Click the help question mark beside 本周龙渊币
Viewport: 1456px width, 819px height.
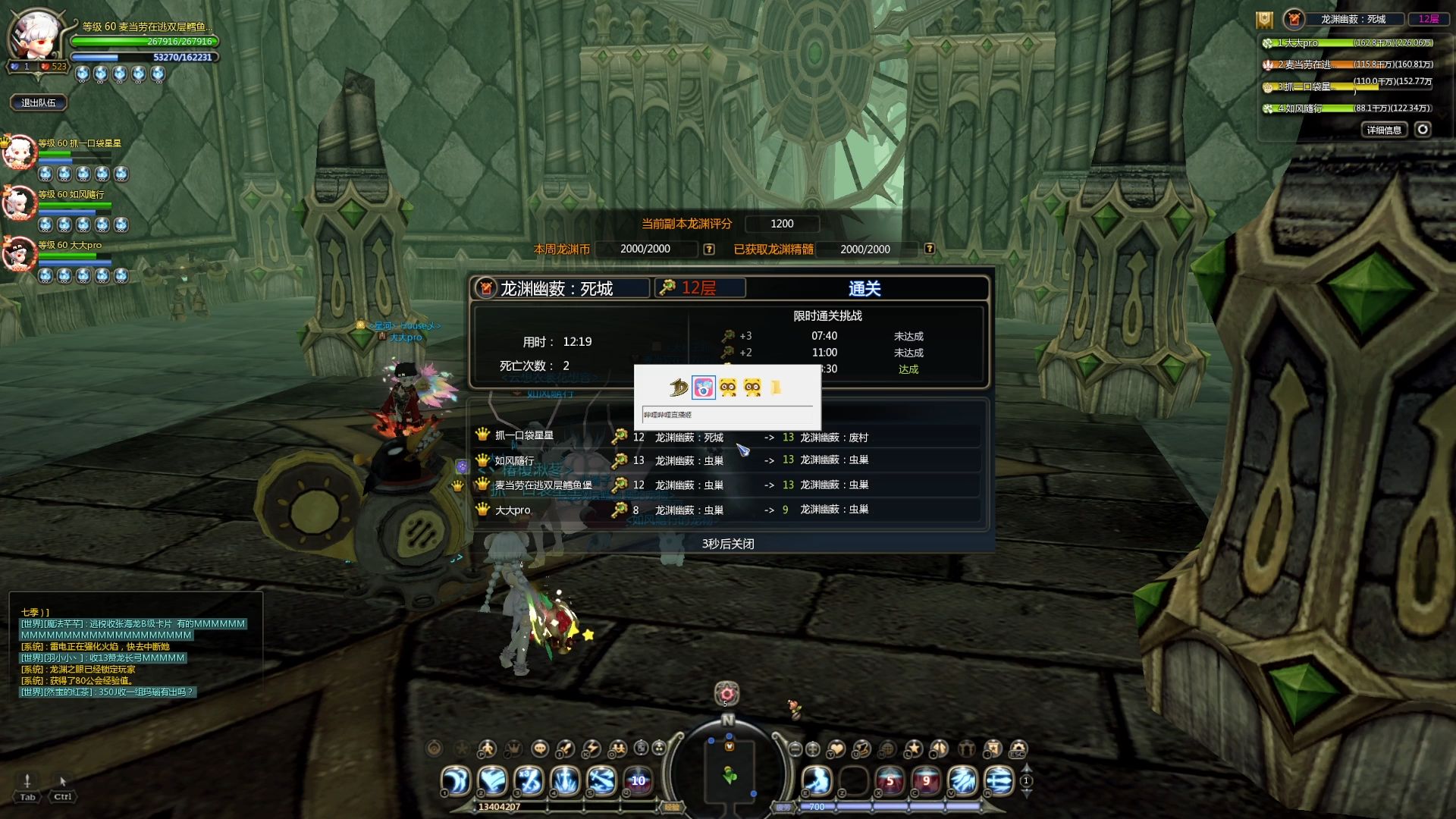[709, 249]
